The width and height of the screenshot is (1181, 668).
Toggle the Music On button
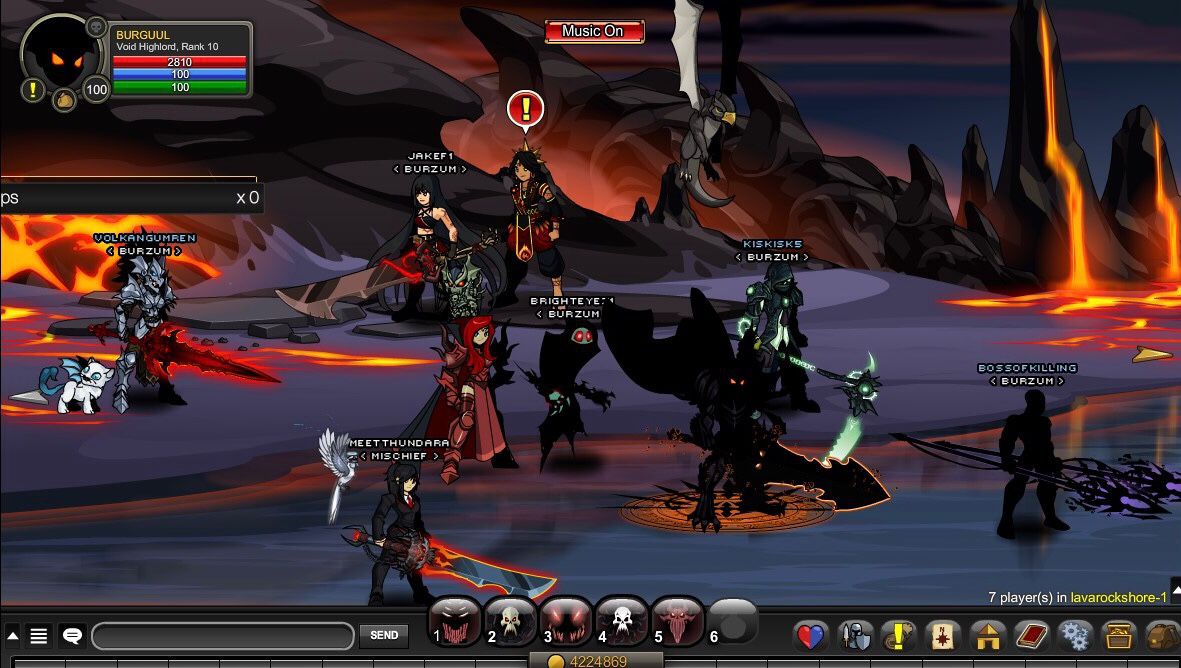[594, 31]
